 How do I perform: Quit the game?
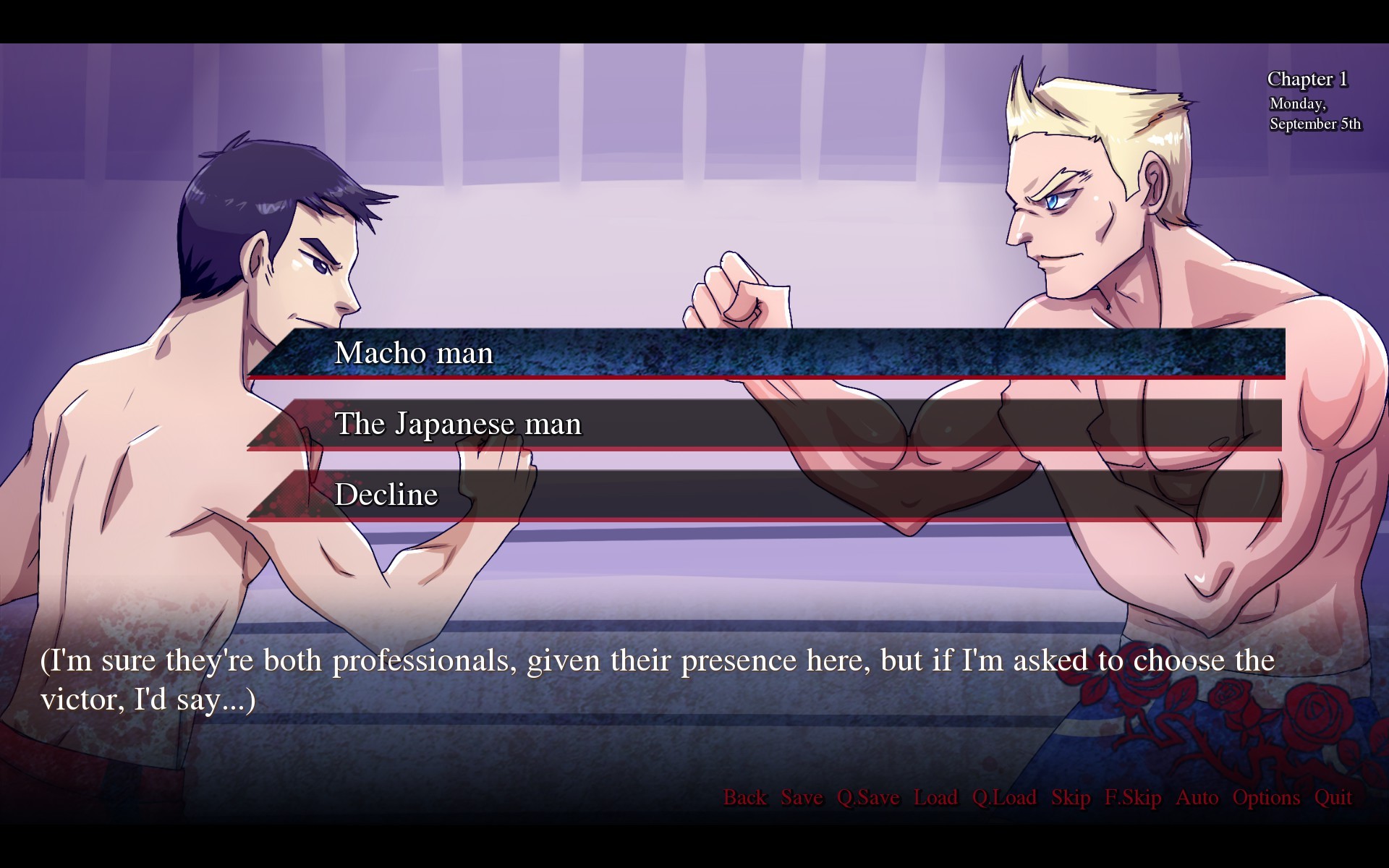tap(1333, 797)
